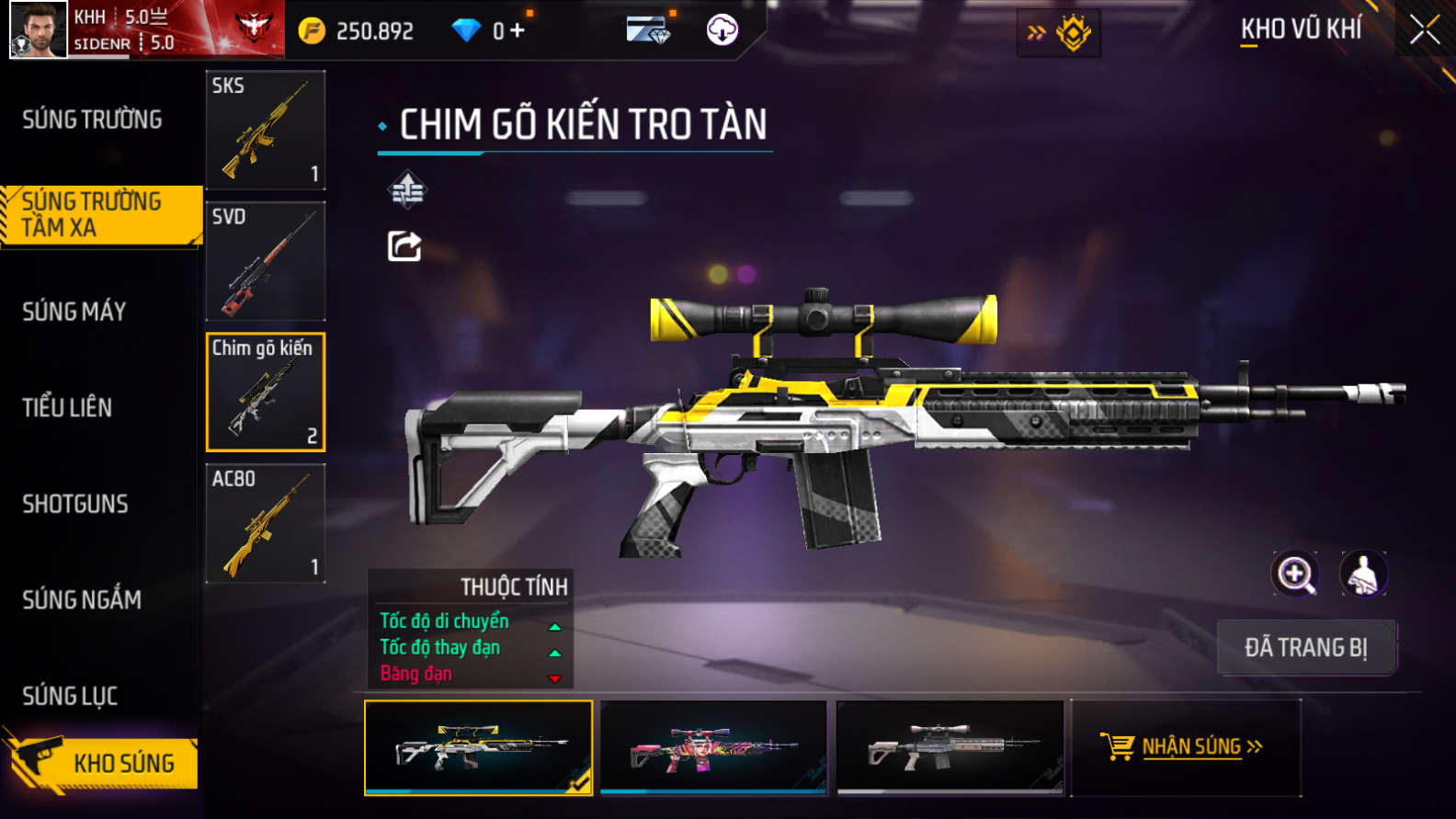Screen dimensions: 1456x819
Task: Click the Đã Trang Bị button
Action: click(x=1305, y=647)
